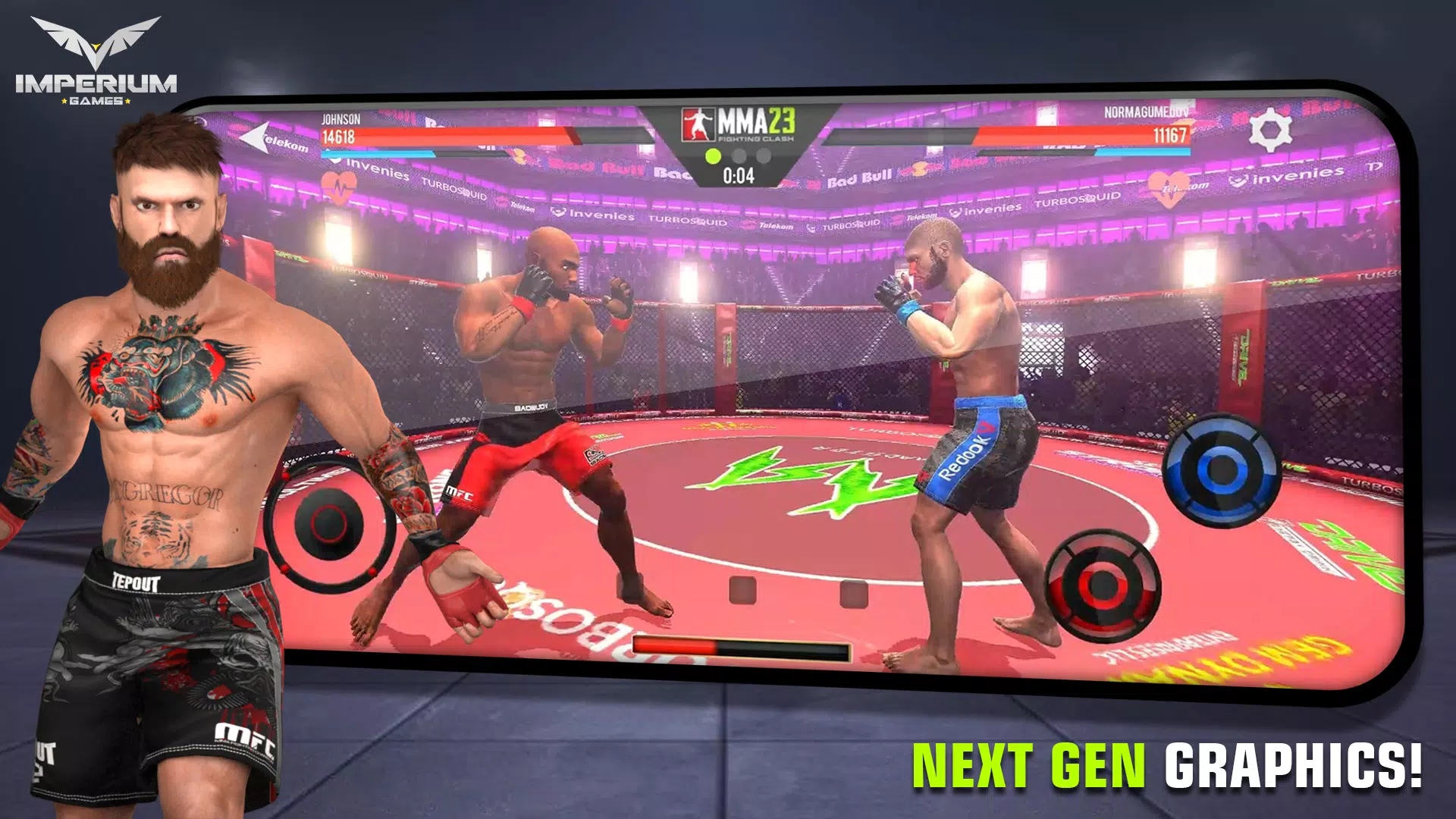The width and height of the screenshot is (1456, 819).
Task: Tap the MMA 23 Fighting Clash logo
Action: [739, 125]
